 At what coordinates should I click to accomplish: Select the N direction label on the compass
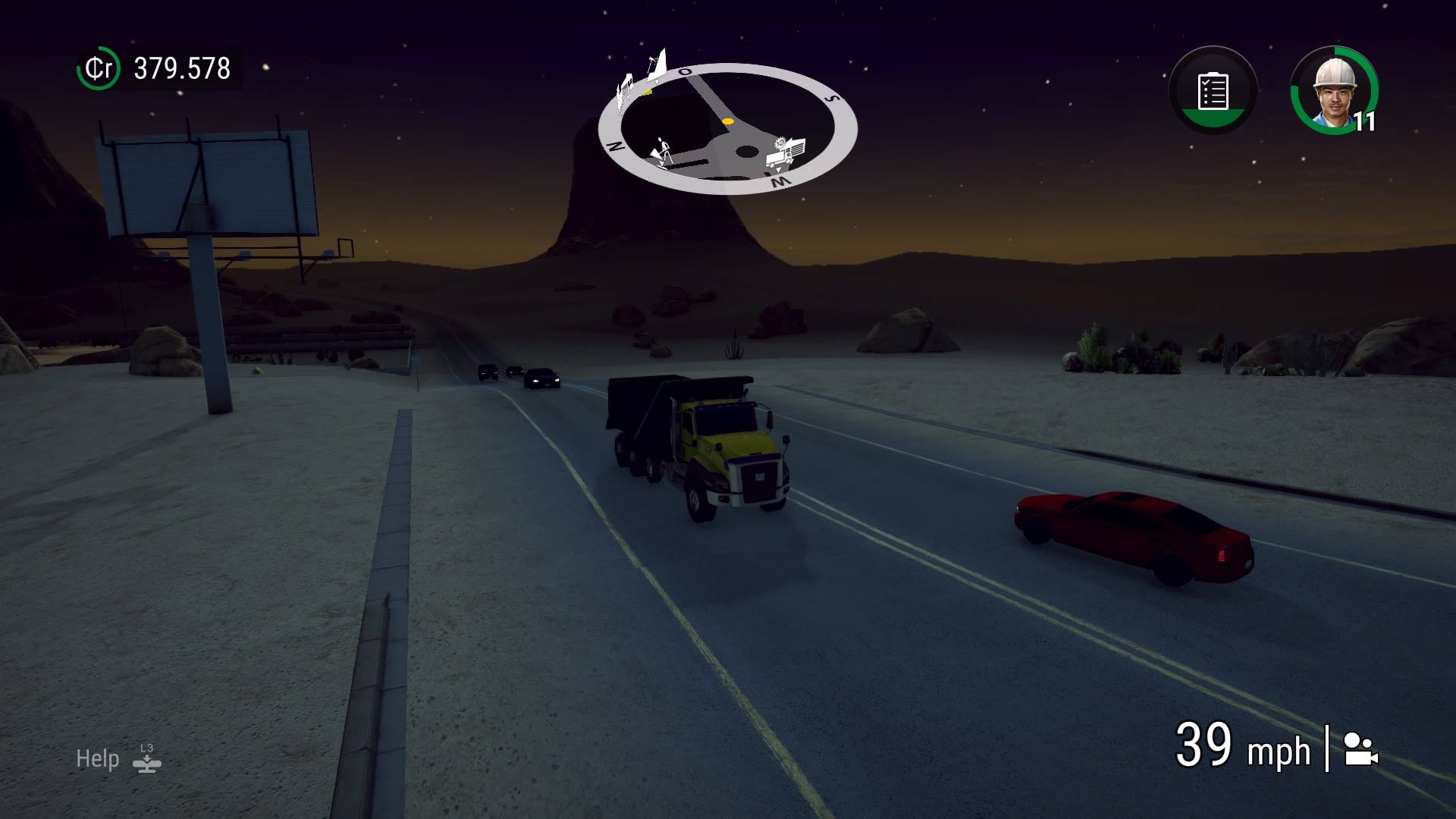615,147
